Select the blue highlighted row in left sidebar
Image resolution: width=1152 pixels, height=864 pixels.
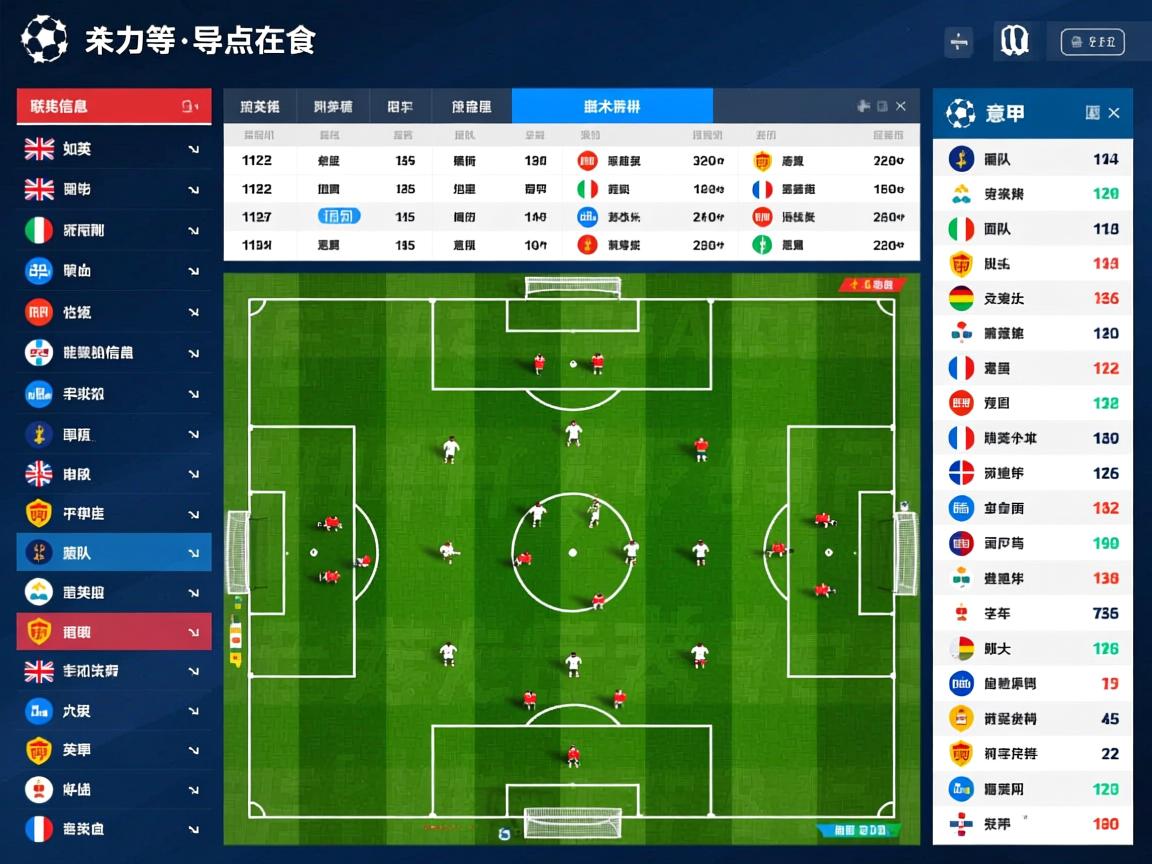point(113,552)
